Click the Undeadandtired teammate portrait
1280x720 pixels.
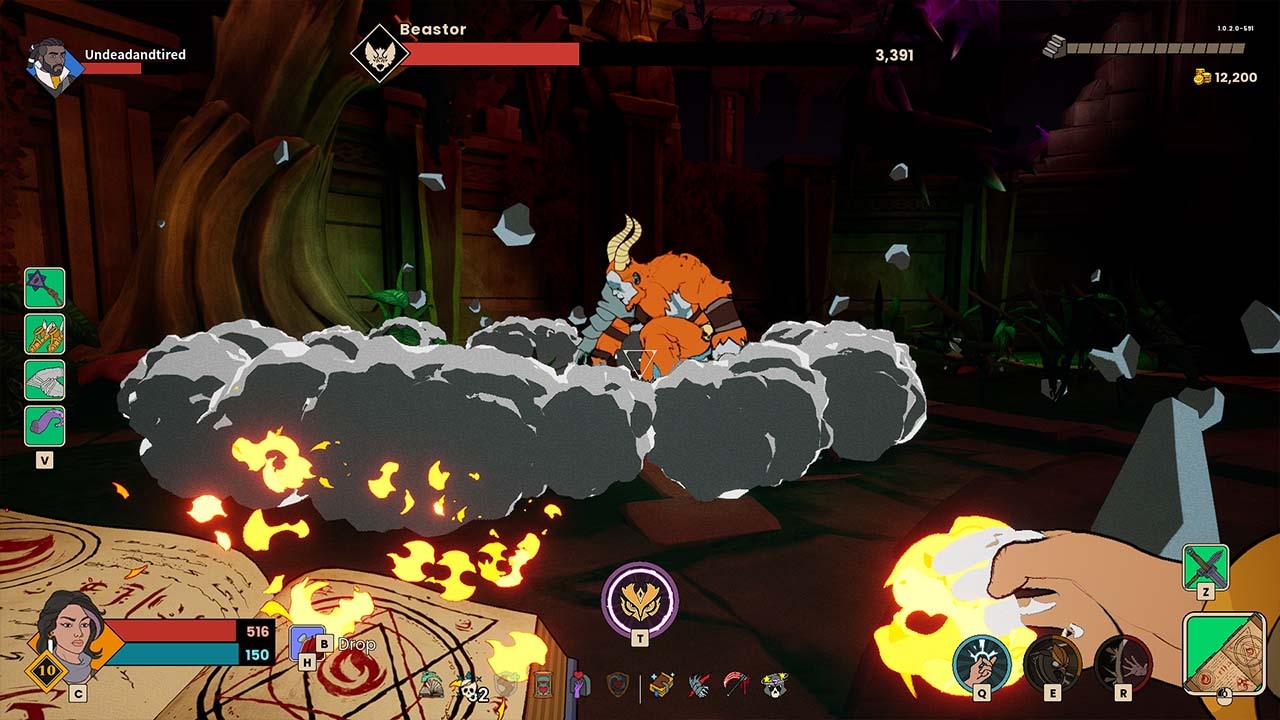[x=54, y=67]
